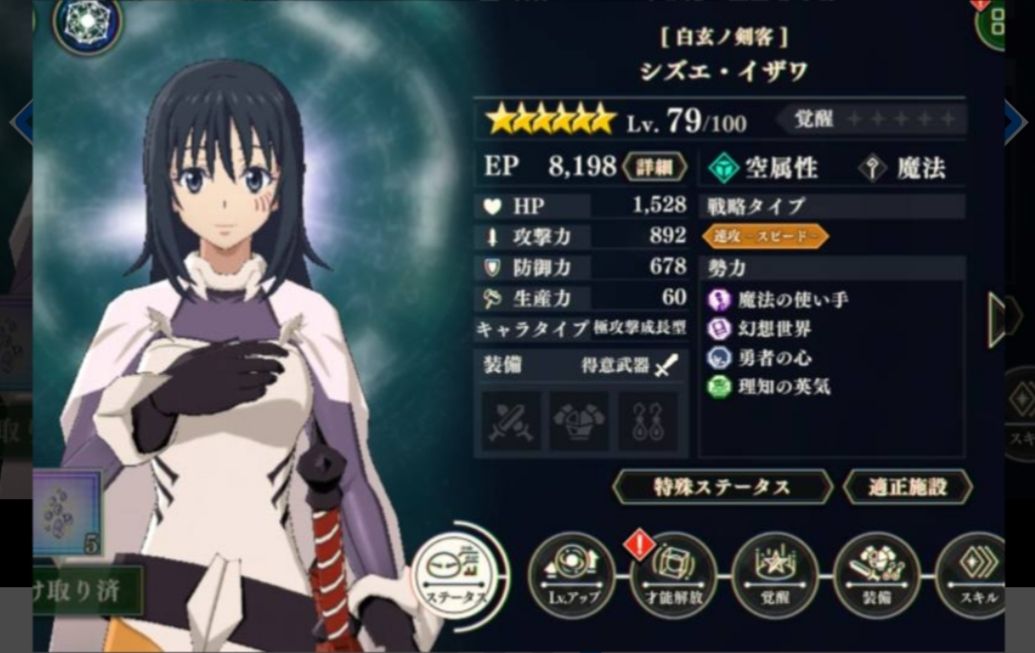Open the スキル skills tab
Viewport: 1035px width, 653px height.
[x=977, y=577]
